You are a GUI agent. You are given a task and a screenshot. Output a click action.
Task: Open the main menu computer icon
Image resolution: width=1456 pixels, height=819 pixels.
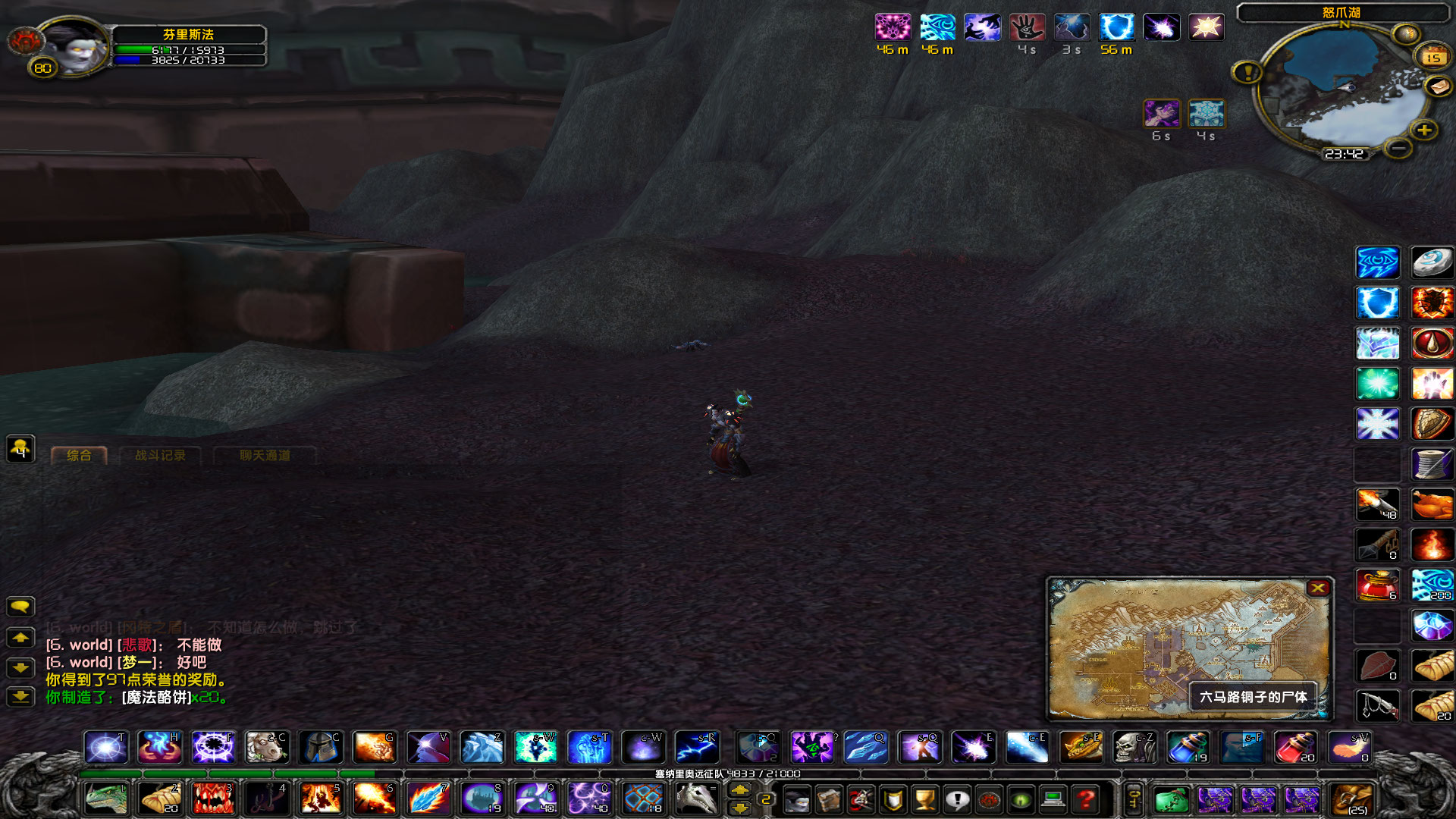click(x=1053, y=799)
